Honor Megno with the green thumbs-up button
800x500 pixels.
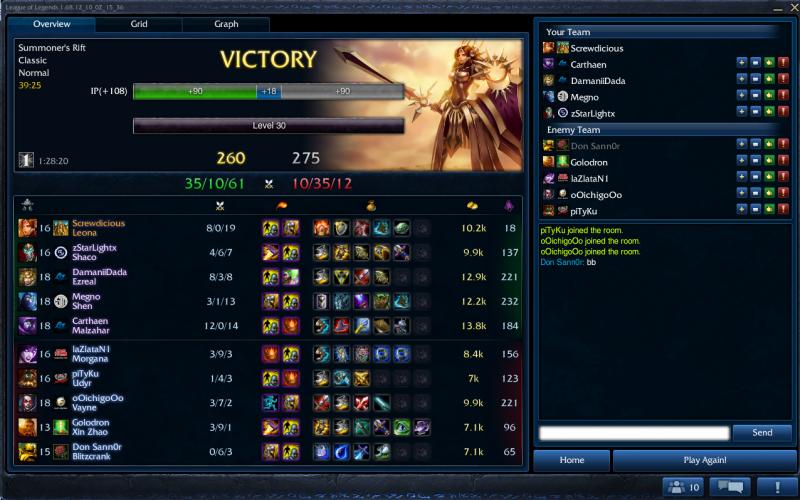pyautogui.click(x=769, y=97)
